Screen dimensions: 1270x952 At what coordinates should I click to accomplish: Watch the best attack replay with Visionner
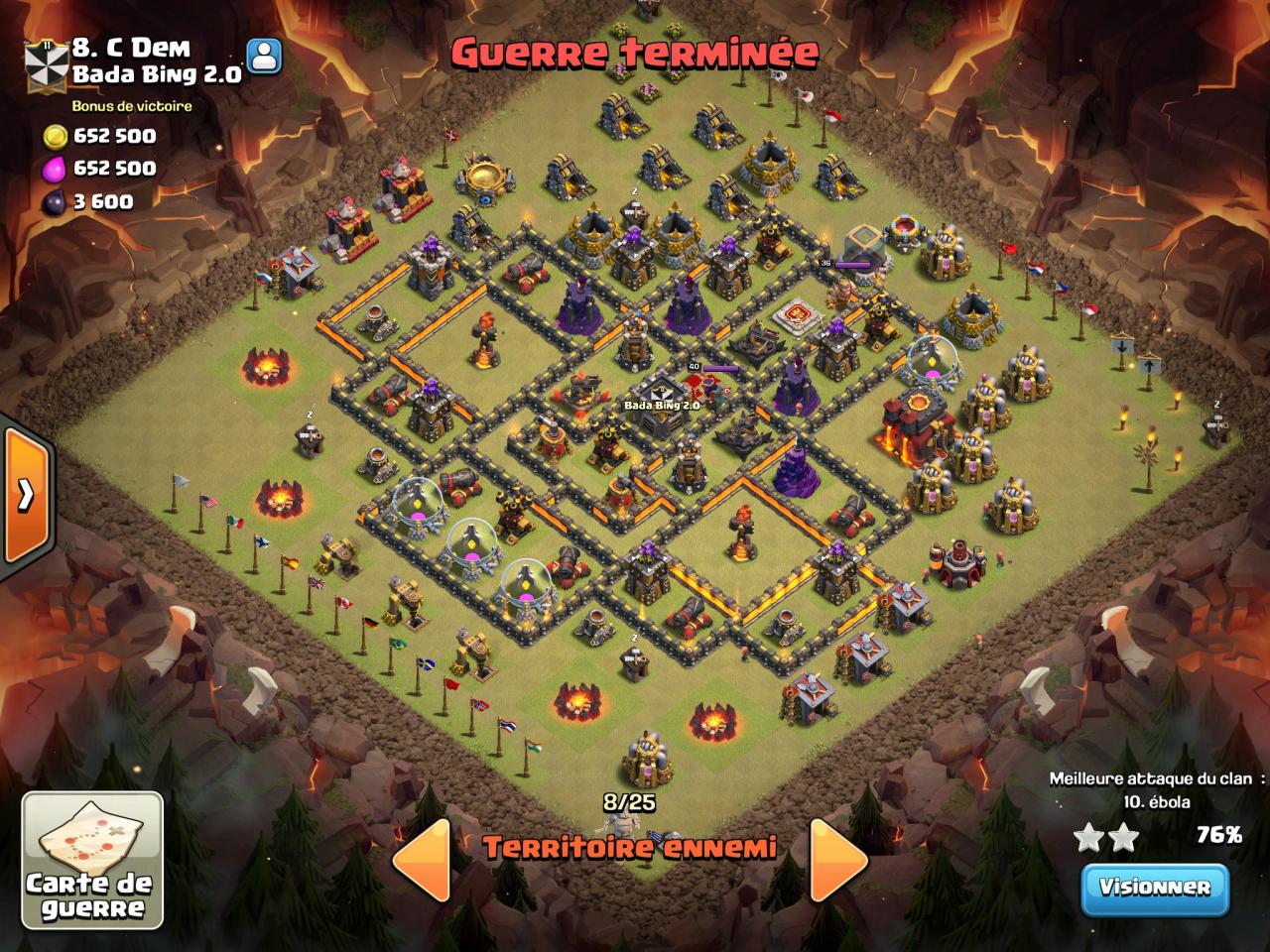pos(1155,886)
